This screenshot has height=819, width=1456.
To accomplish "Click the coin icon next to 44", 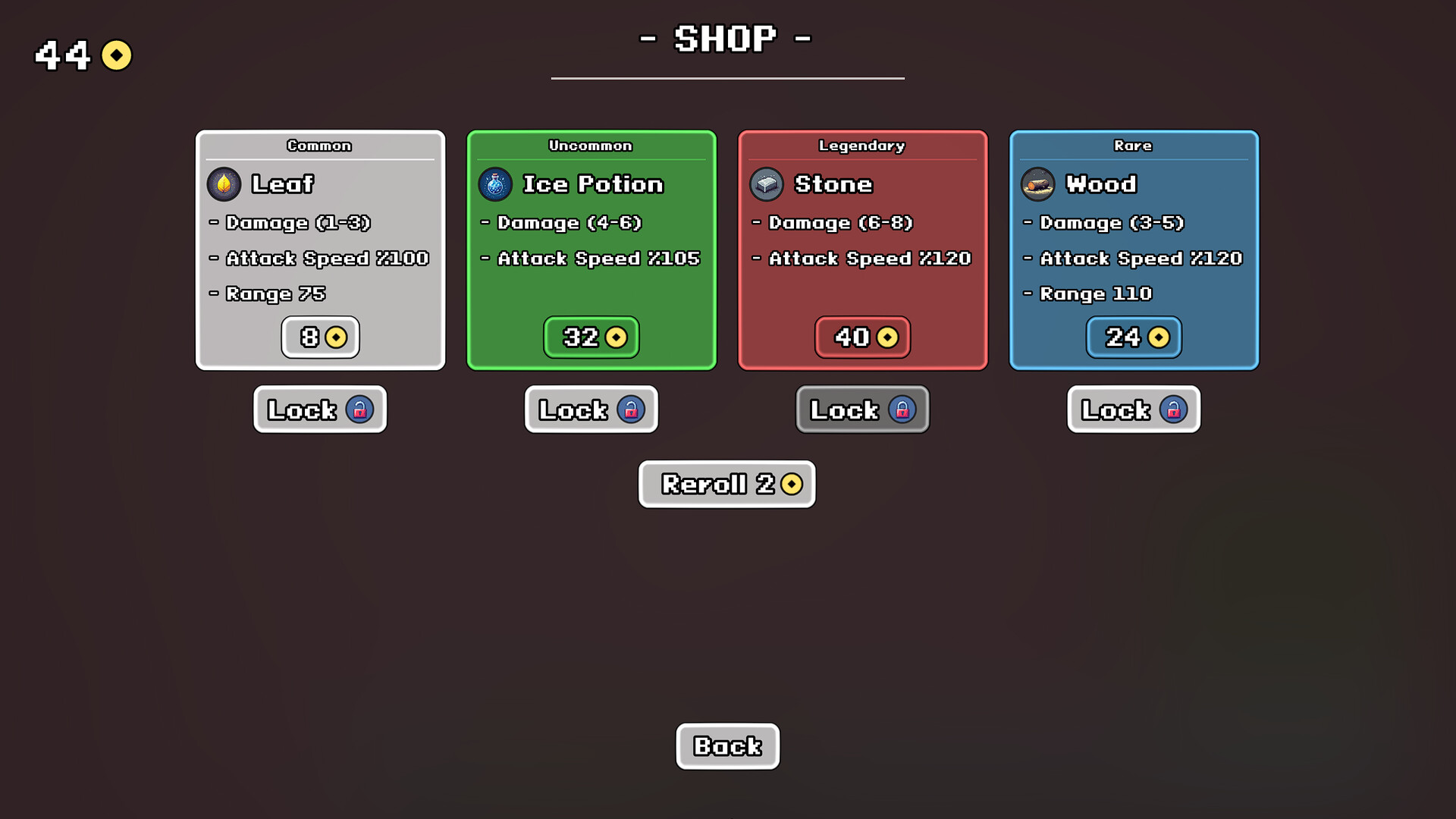I will [115, 55].
